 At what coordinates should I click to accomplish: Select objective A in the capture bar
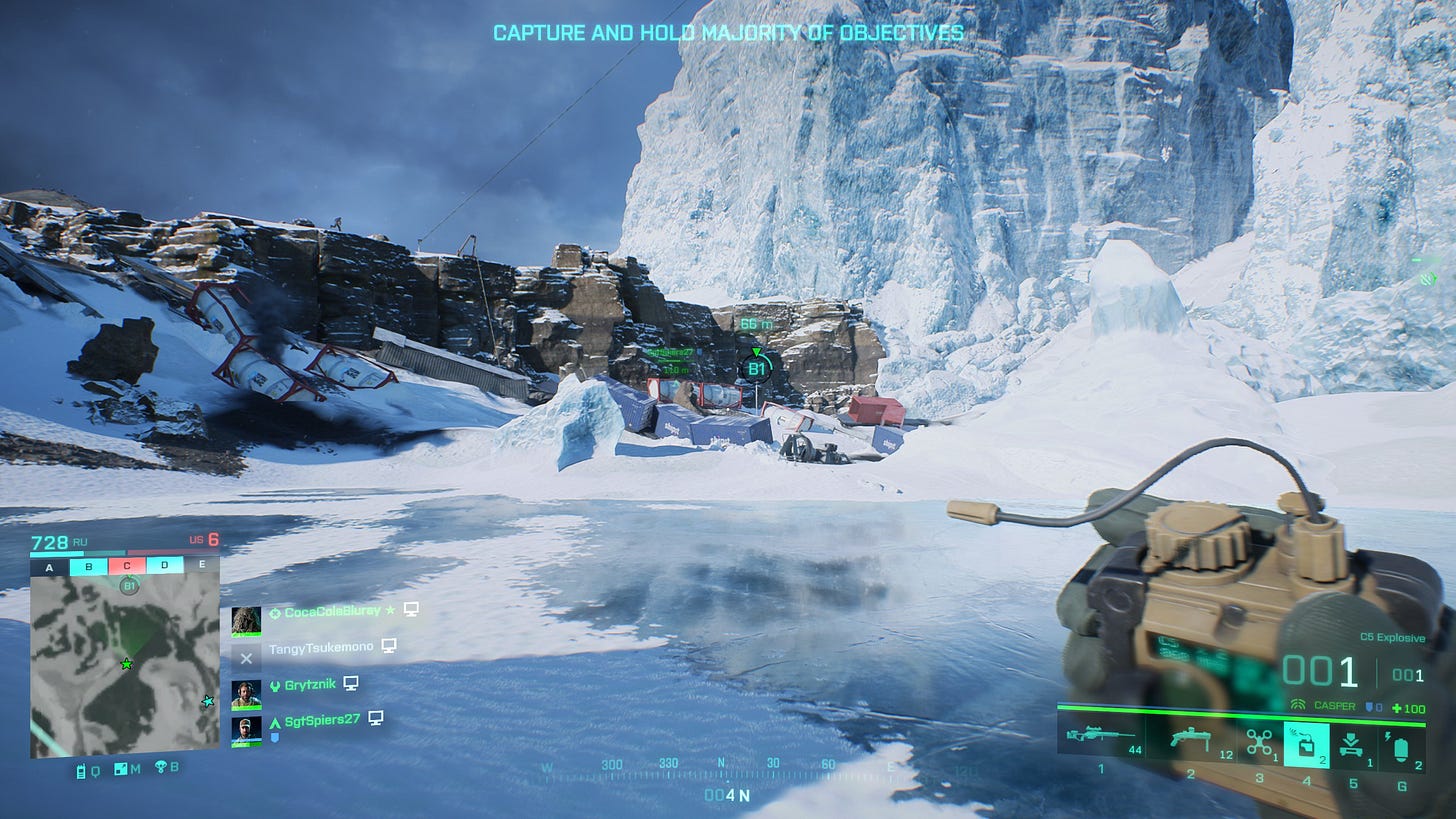pyautogui.click(x=50, y=567)
